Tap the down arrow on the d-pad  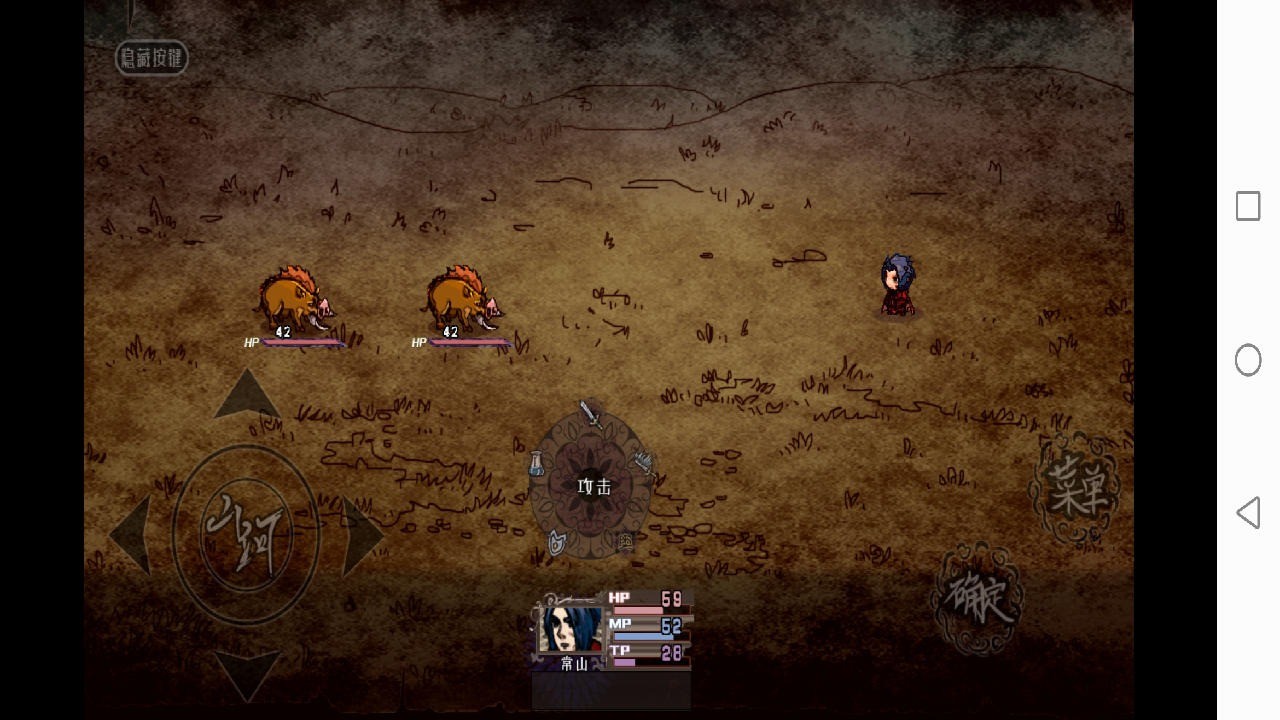tap(246, 674)
